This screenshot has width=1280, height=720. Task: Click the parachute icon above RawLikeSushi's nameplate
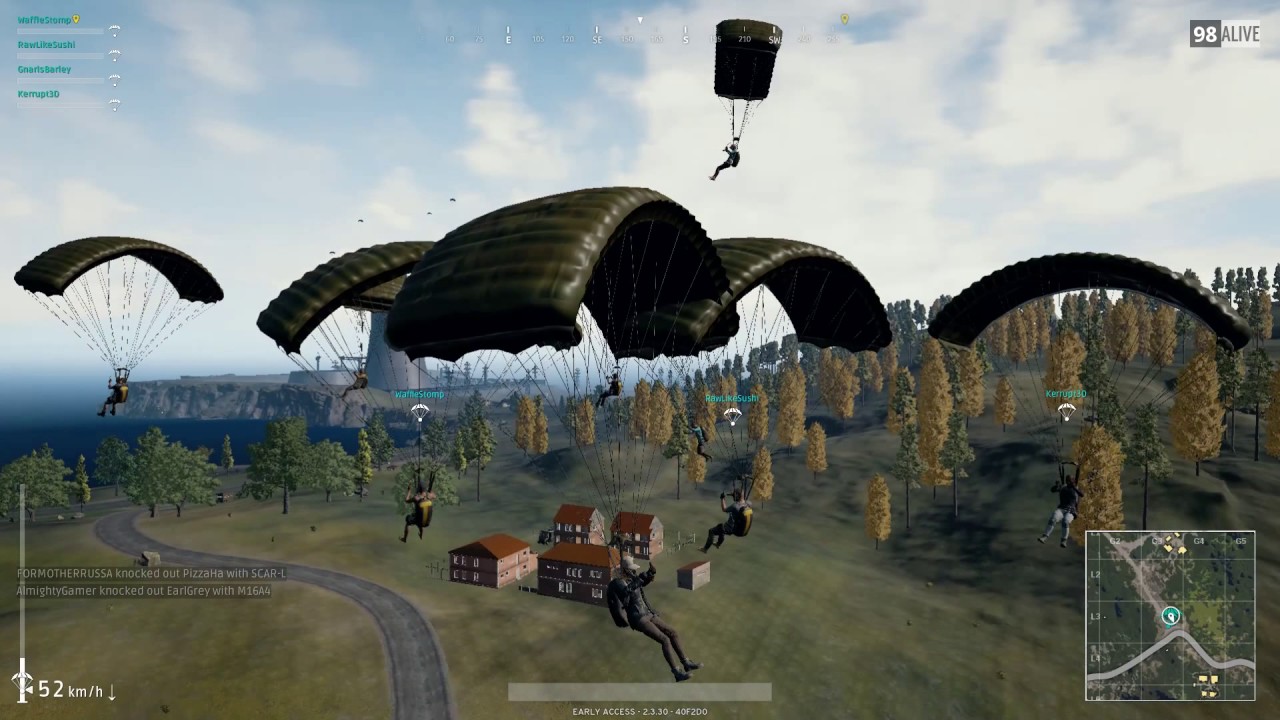point(731,412)
